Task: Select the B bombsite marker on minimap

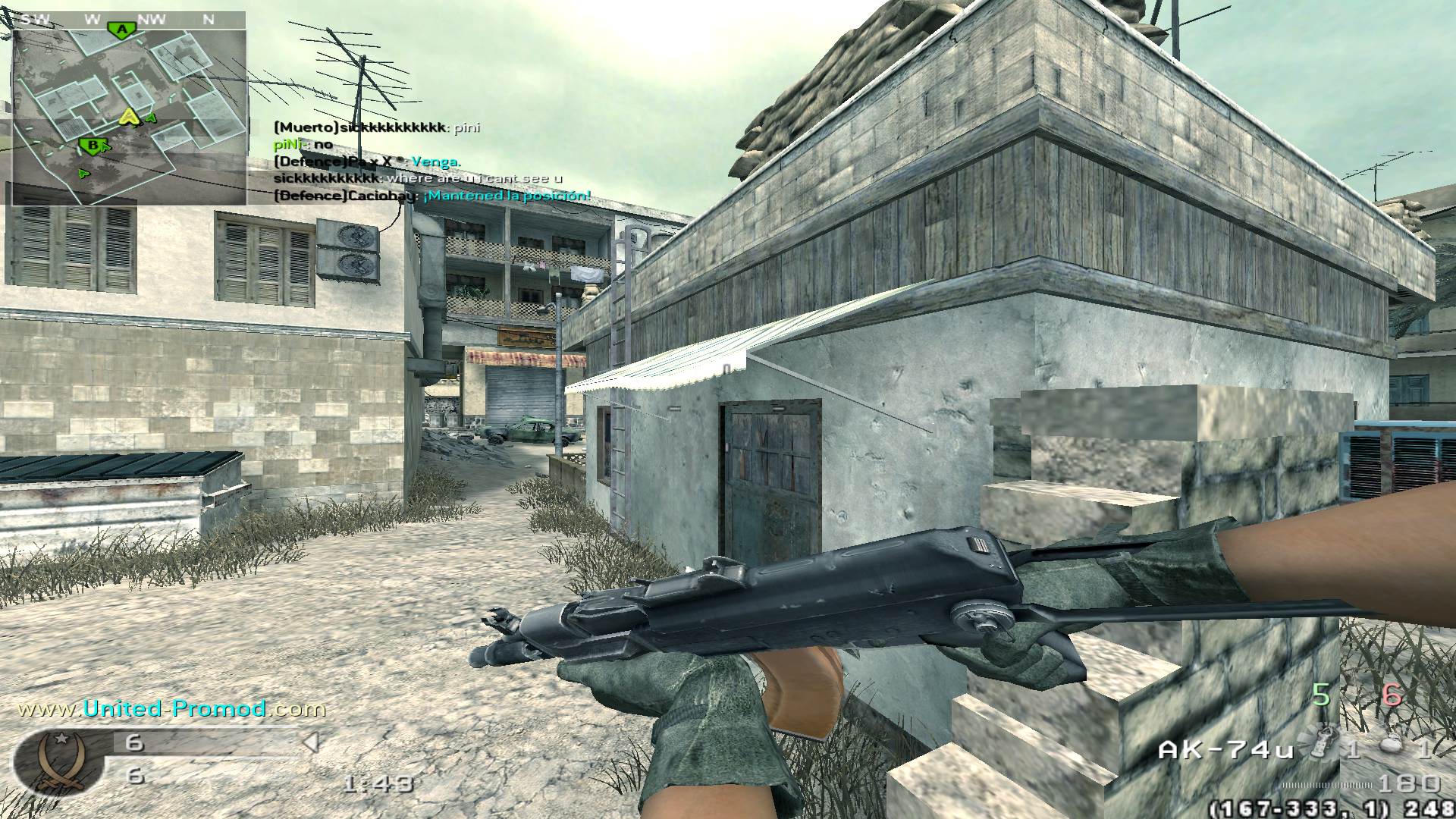Action: [92, 145]
